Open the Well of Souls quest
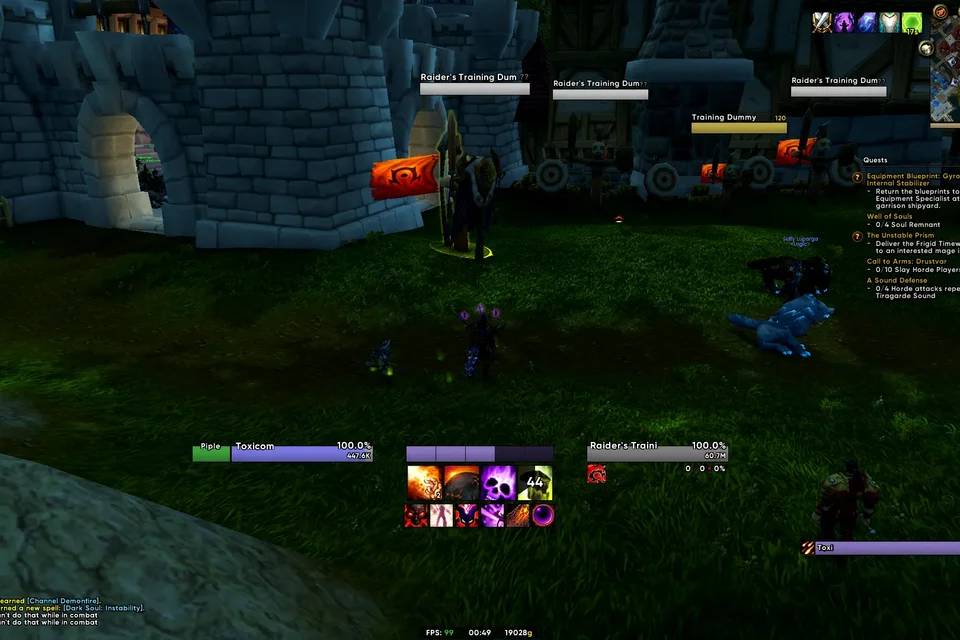960x640 pixels. pyautogui.click(x=889, y=216)
